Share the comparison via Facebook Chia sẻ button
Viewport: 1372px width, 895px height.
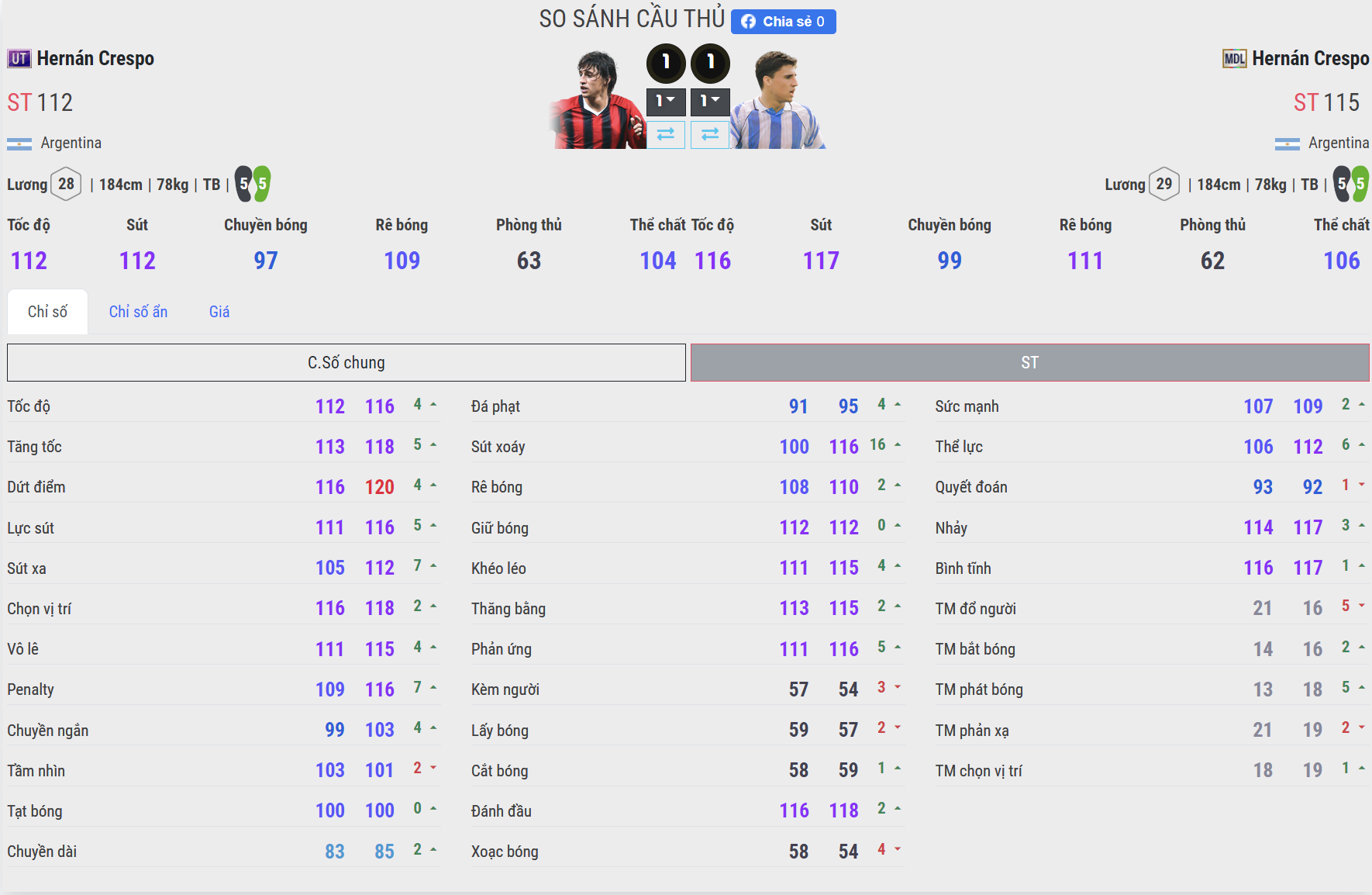tap(783, 22)
